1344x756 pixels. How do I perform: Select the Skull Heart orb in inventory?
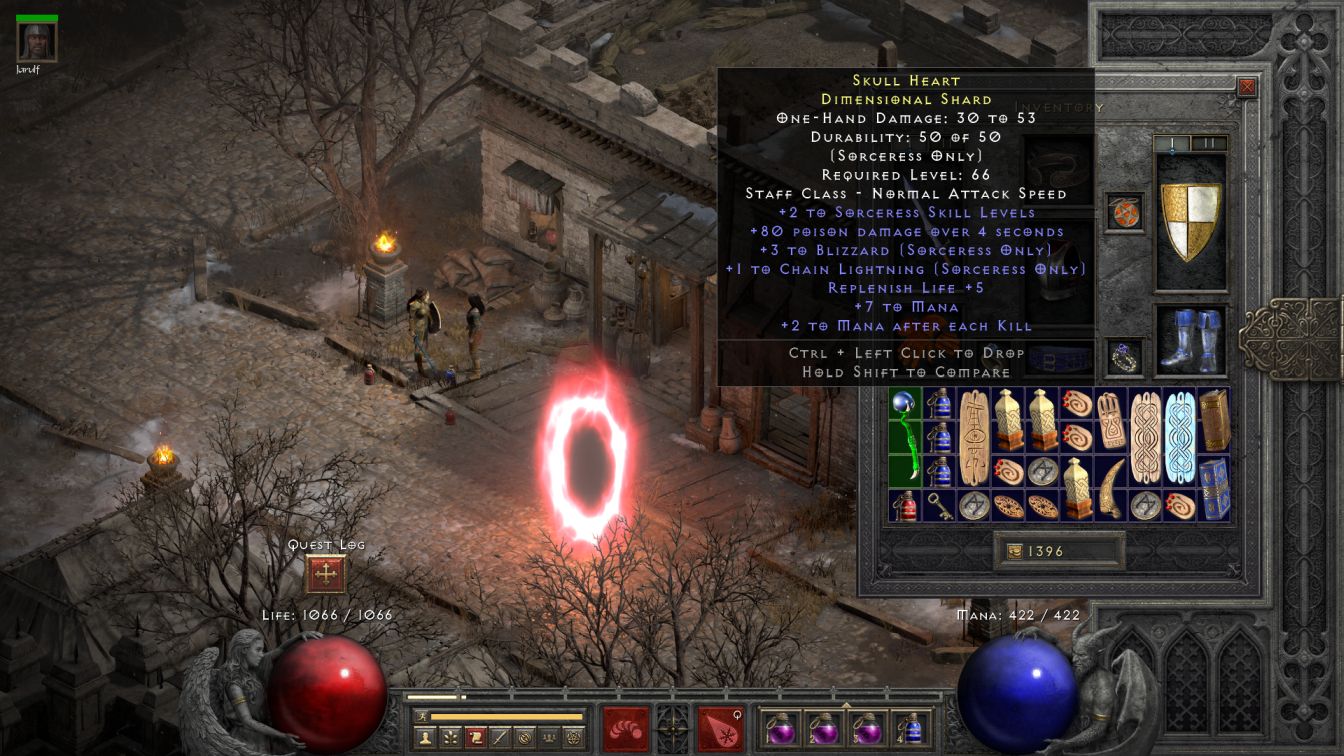pyautogui.click(x=904, y=437)
